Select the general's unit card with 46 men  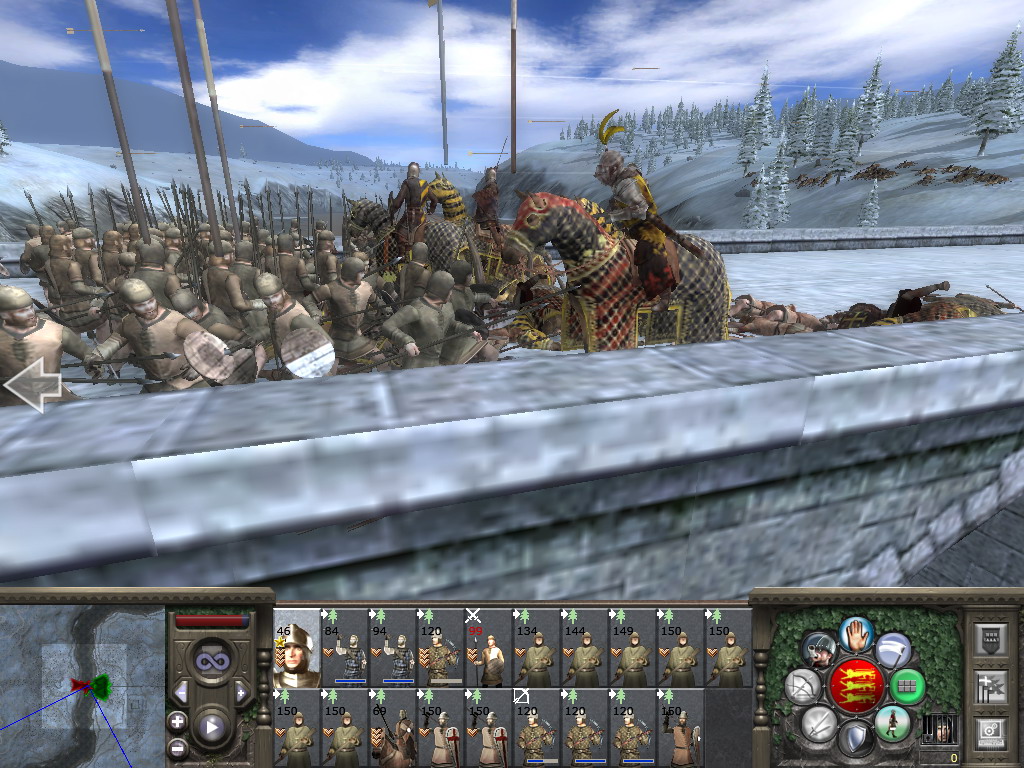[x=296, y=648]
